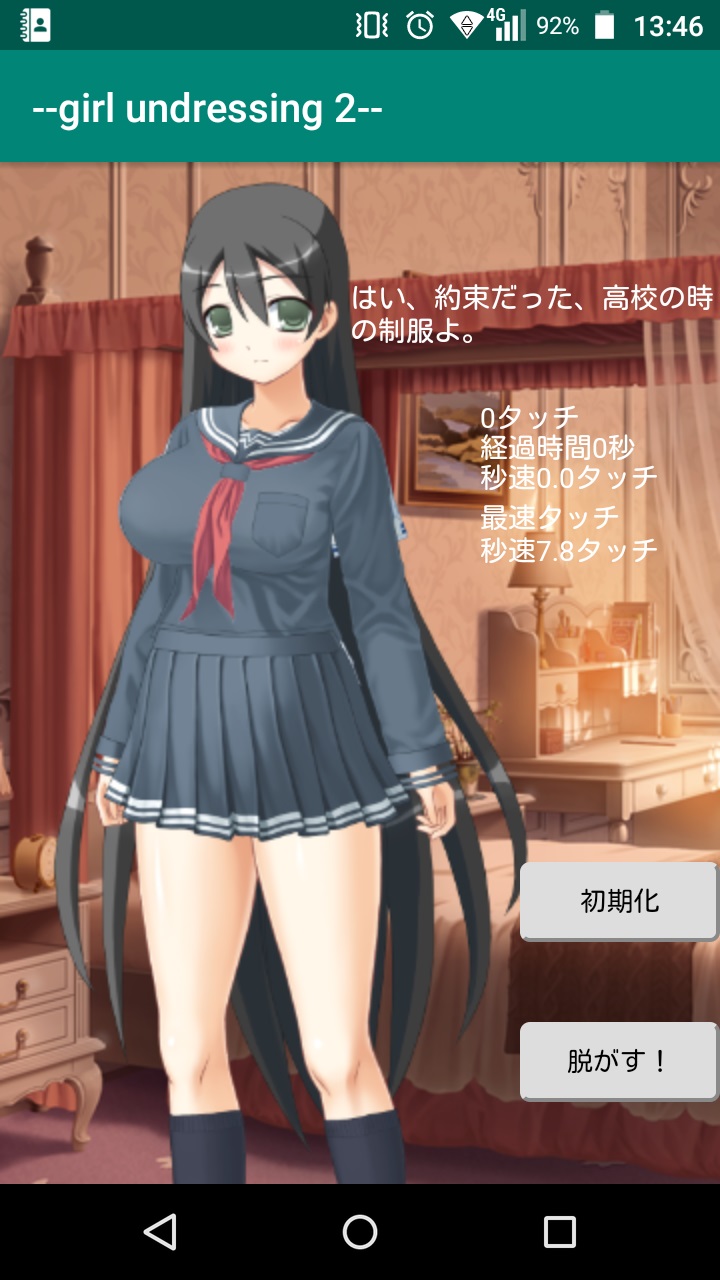Tap the 脱がす！ button
The height and width of the screenshot is (1280, 720).
[619, 1061]
